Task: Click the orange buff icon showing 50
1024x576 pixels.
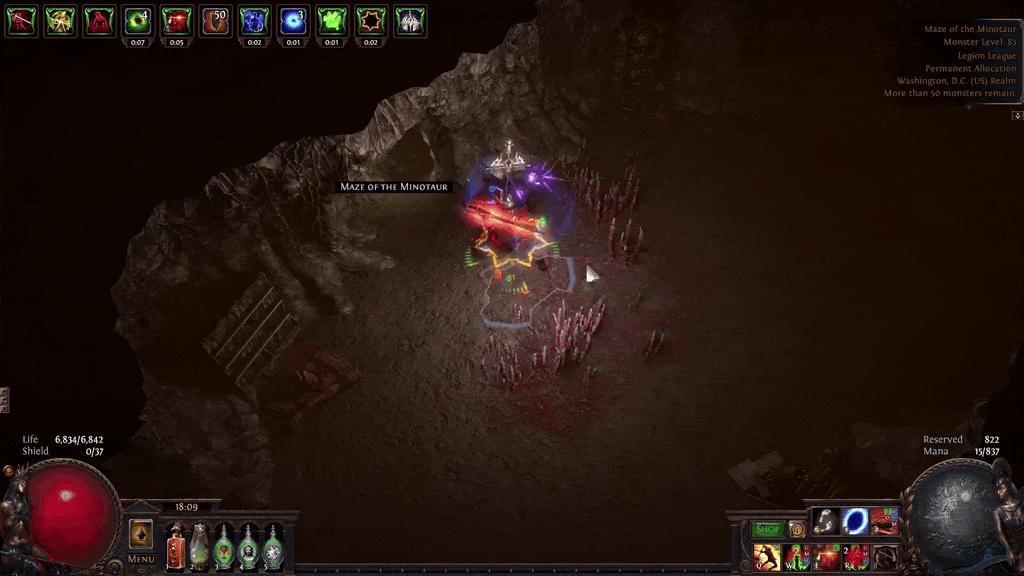Action: coord(215,20)
